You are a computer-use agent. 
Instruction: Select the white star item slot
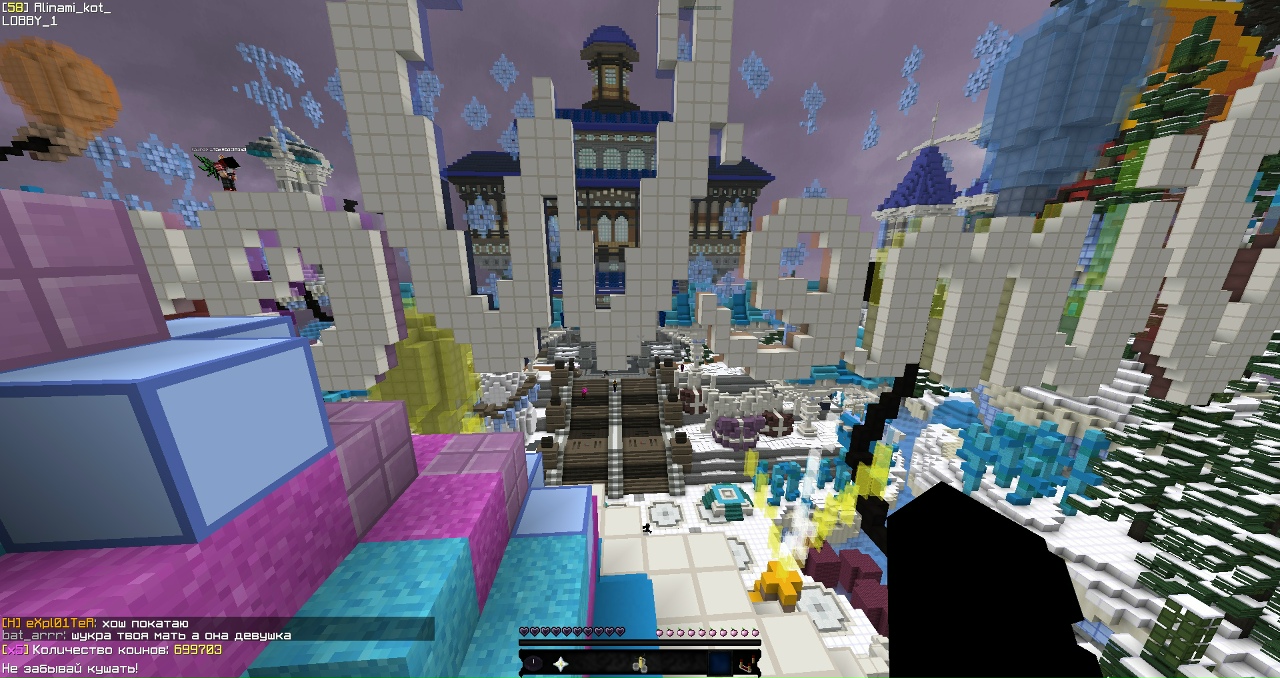tap(561, 663)
